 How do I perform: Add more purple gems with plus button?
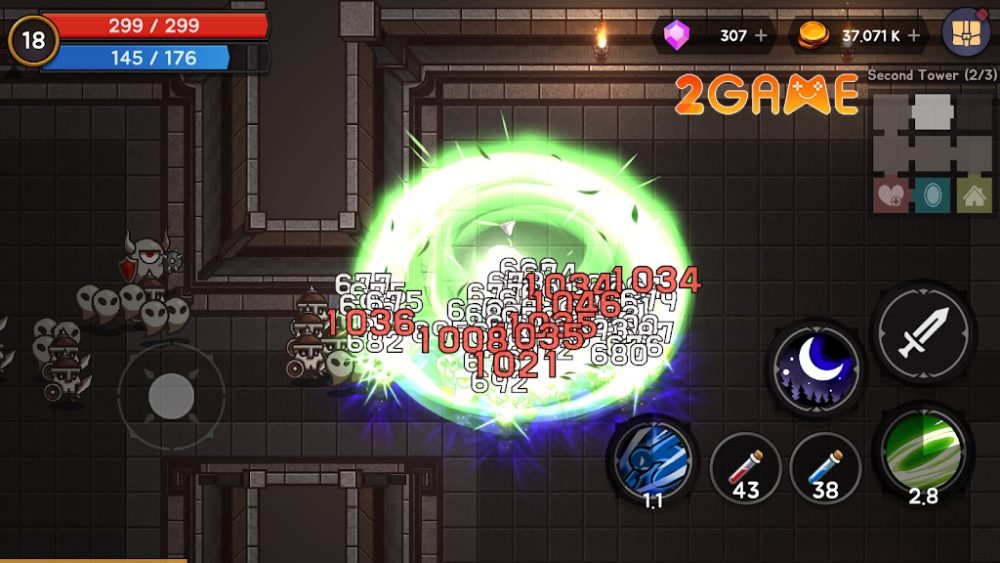(762, 36)
